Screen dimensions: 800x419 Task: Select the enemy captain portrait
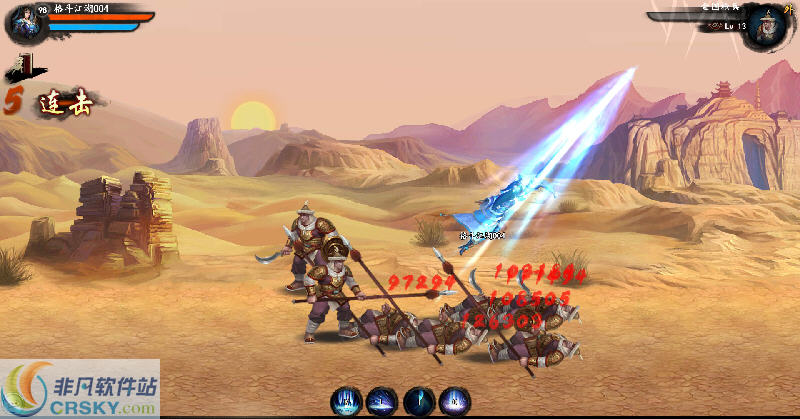pyautogui.click(x=770, y=25)
